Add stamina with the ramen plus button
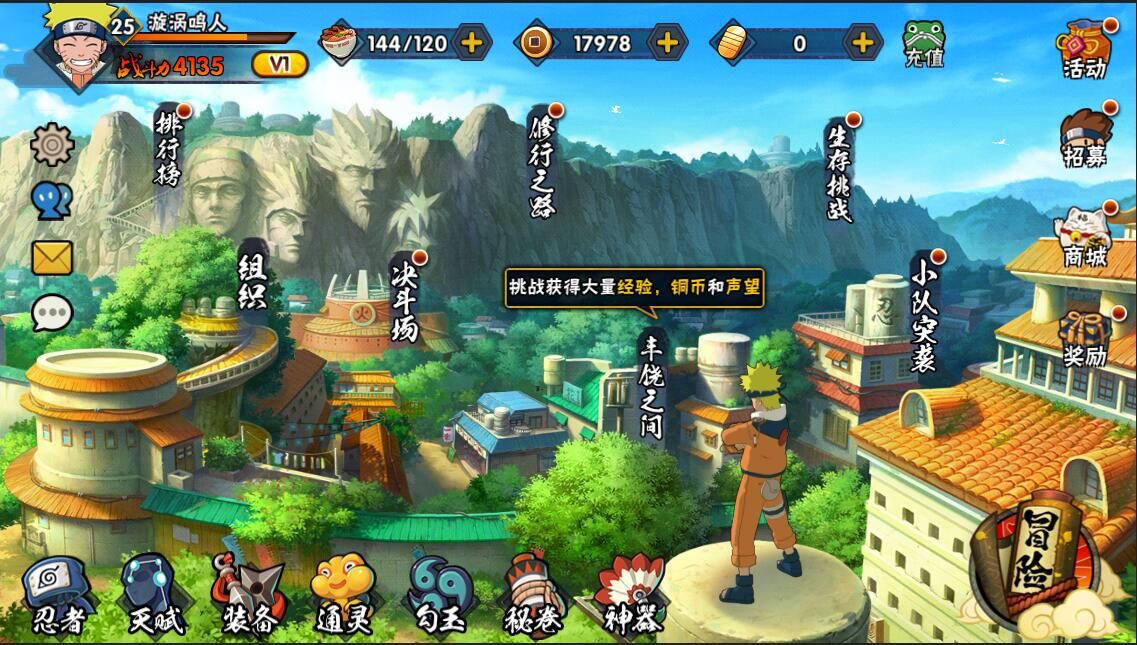This screenshot has height=645, width=1137. pos(472,43)
